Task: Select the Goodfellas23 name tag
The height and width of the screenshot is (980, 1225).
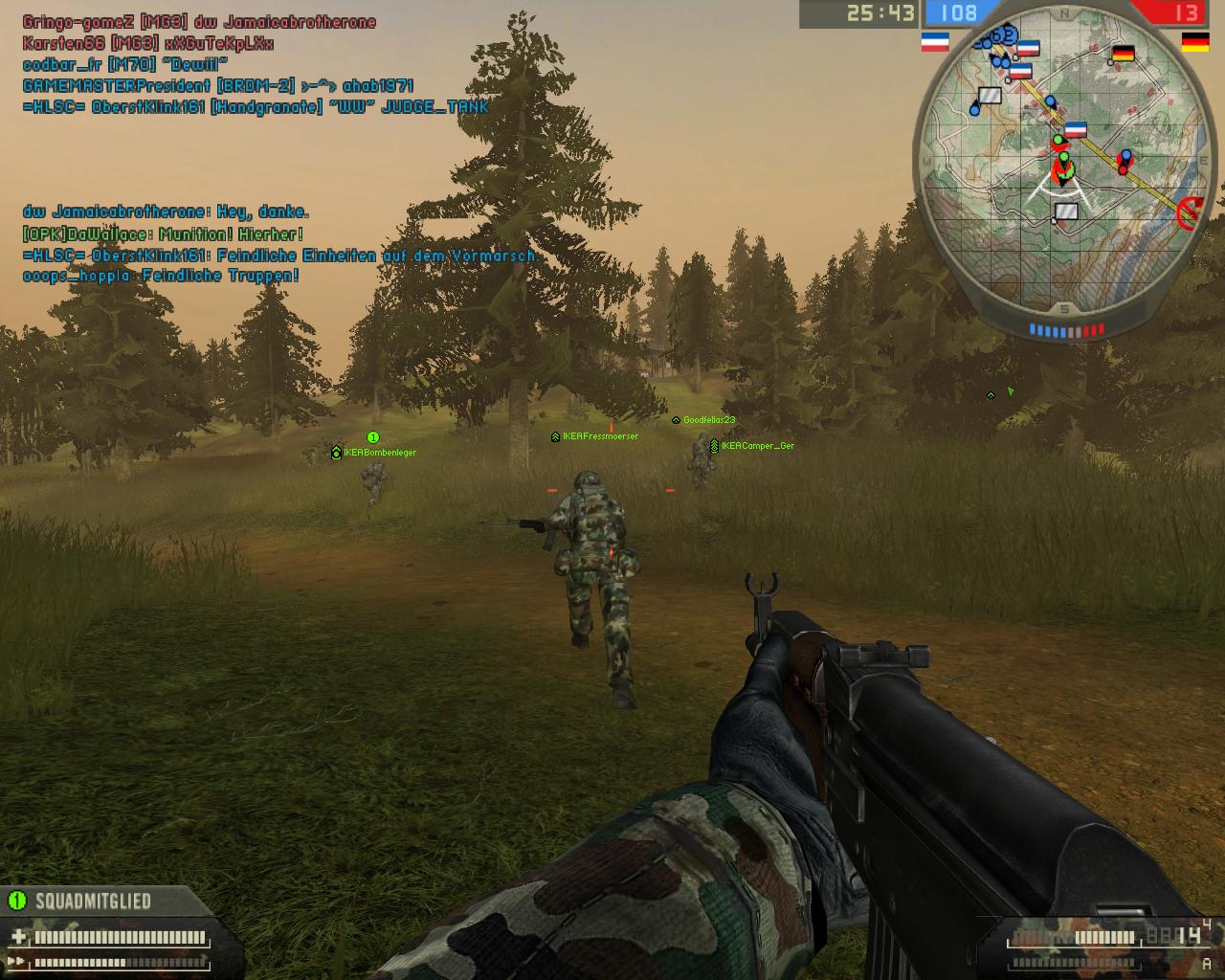Action: point(708,420)
